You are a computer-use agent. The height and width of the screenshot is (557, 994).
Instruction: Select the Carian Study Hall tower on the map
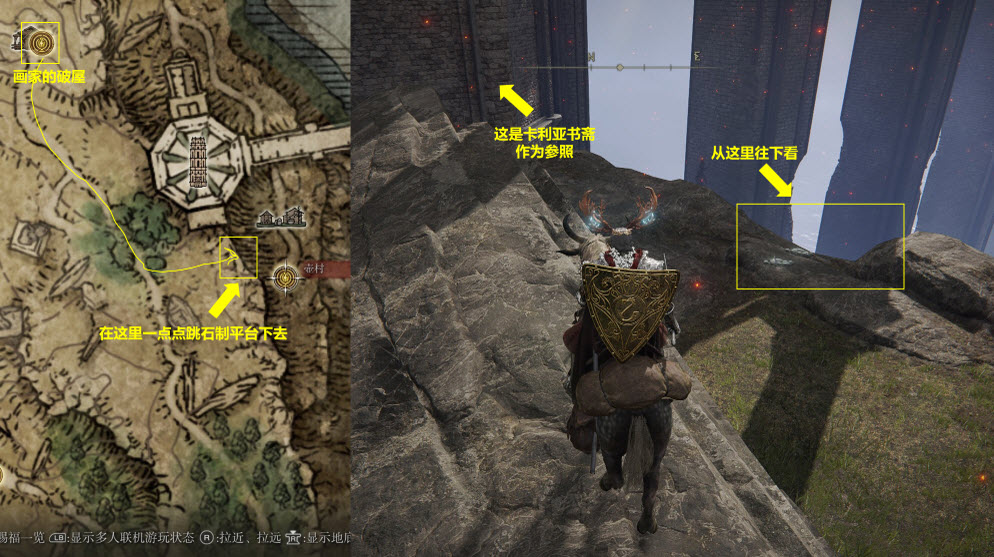198,160
